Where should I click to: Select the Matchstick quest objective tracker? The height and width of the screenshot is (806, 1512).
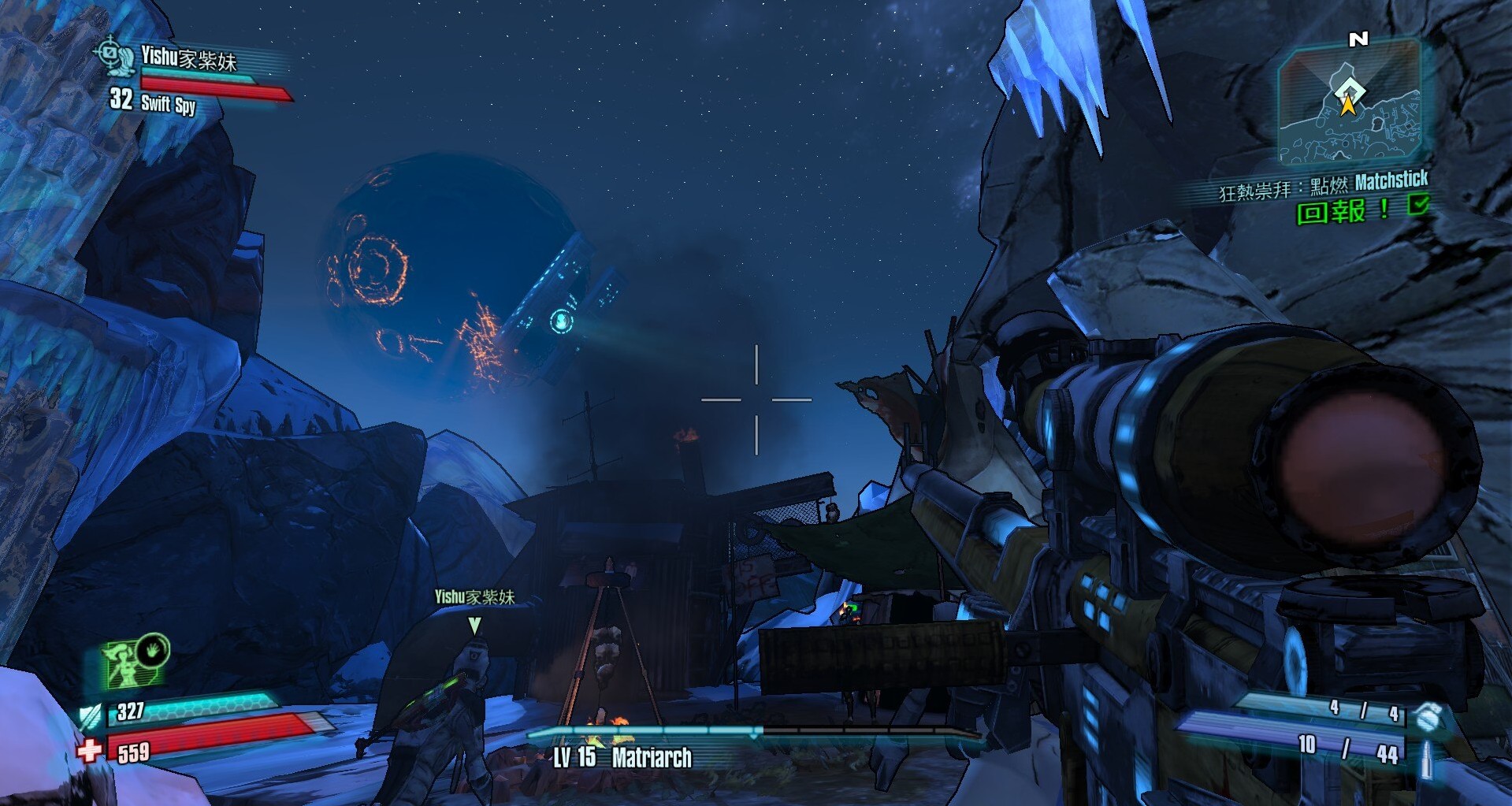pyautogui.click(x=1322, y=185)
